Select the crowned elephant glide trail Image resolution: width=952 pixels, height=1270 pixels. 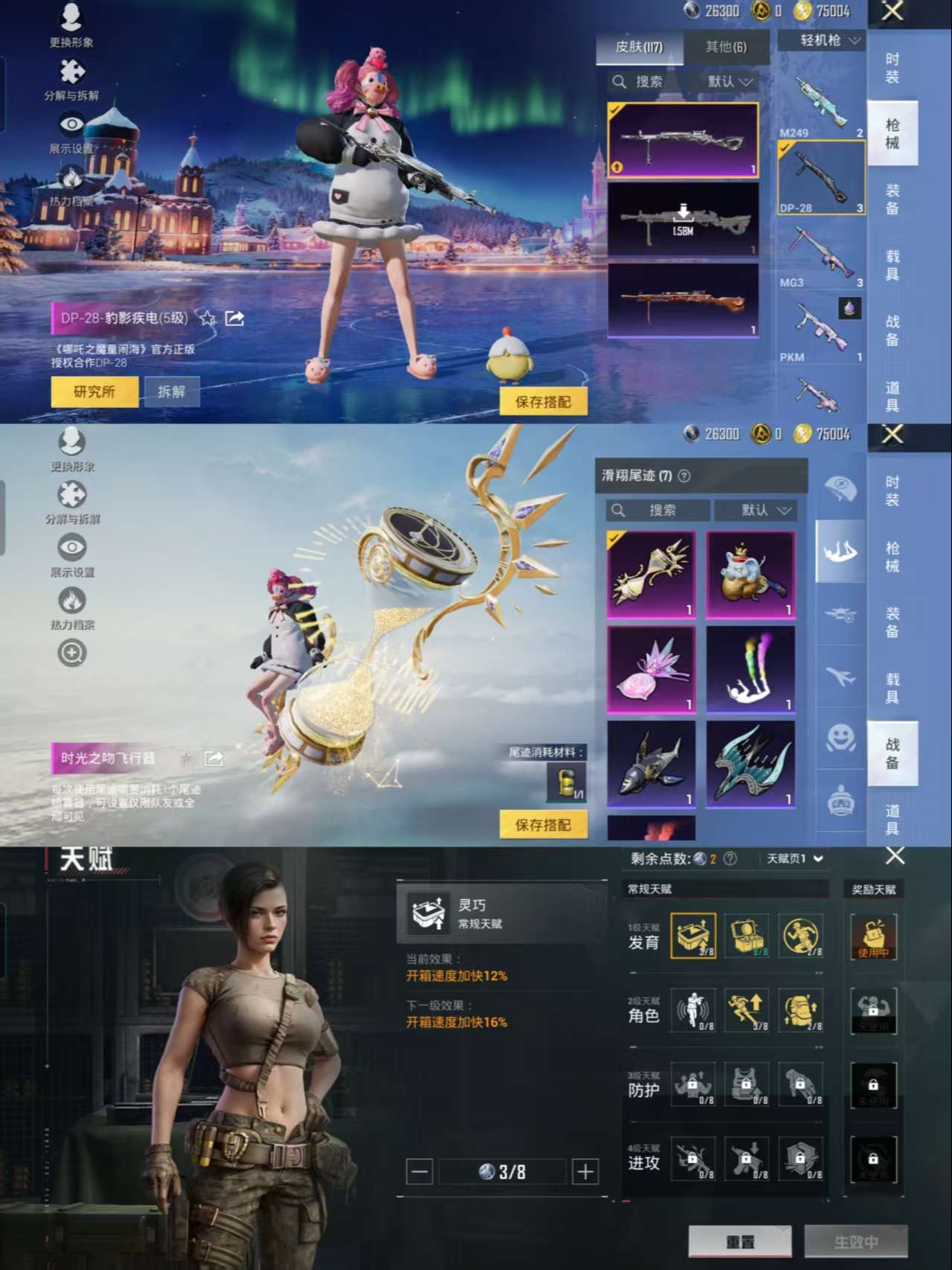[x=750, y=574]
